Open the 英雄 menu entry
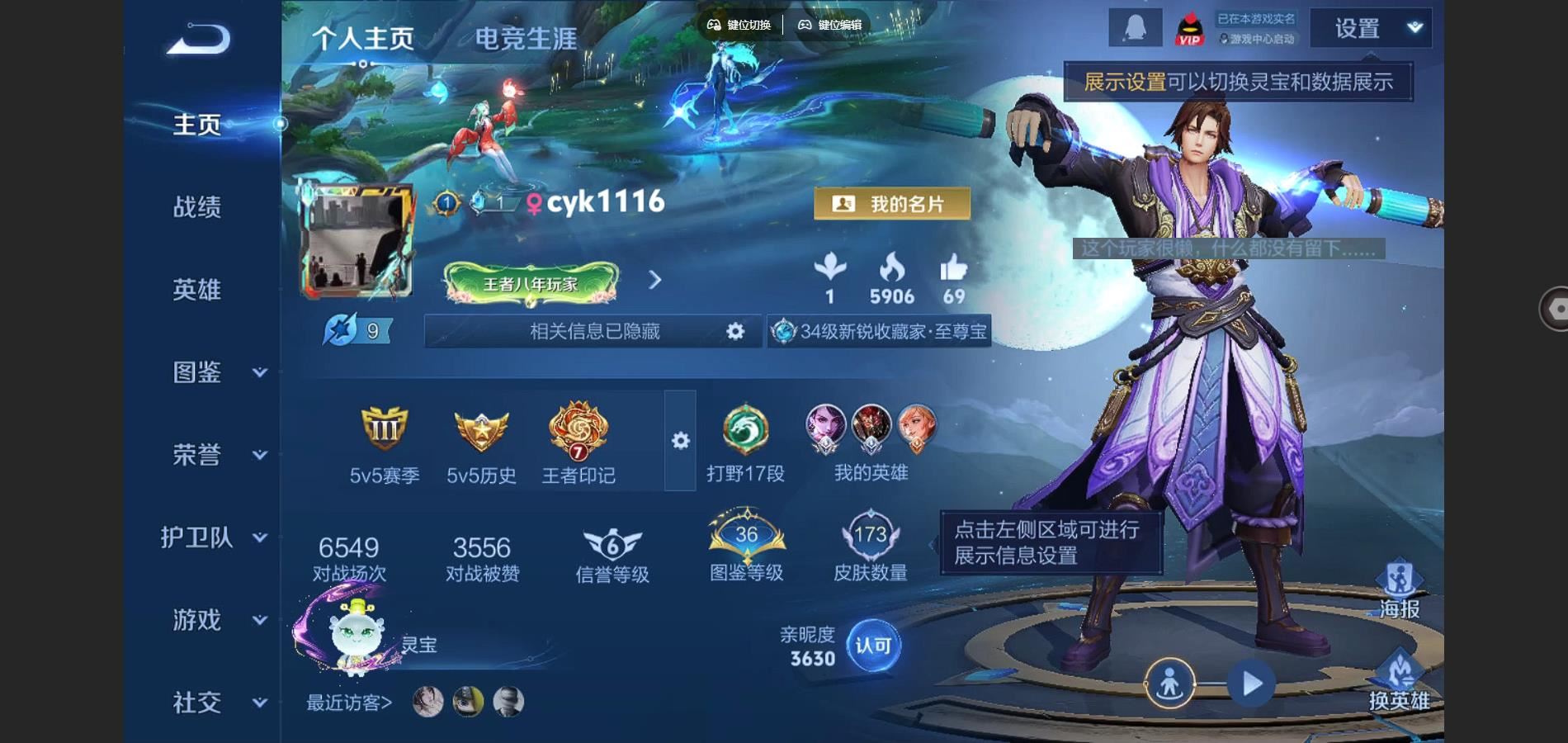1568x743 pixels. (x=197, y=289)
